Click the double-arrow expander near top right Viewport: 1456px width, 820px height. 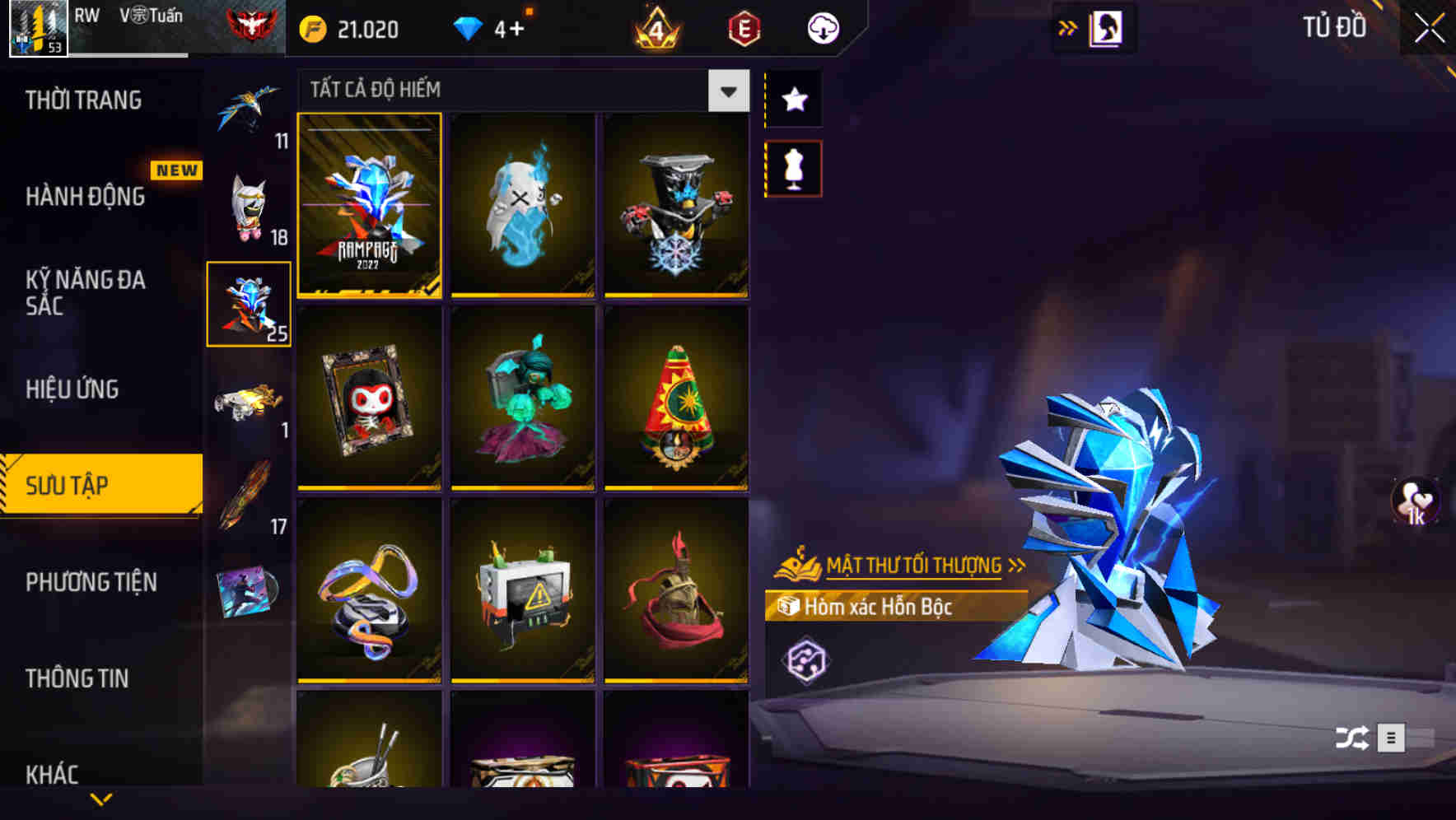[x=1068, y=27]
